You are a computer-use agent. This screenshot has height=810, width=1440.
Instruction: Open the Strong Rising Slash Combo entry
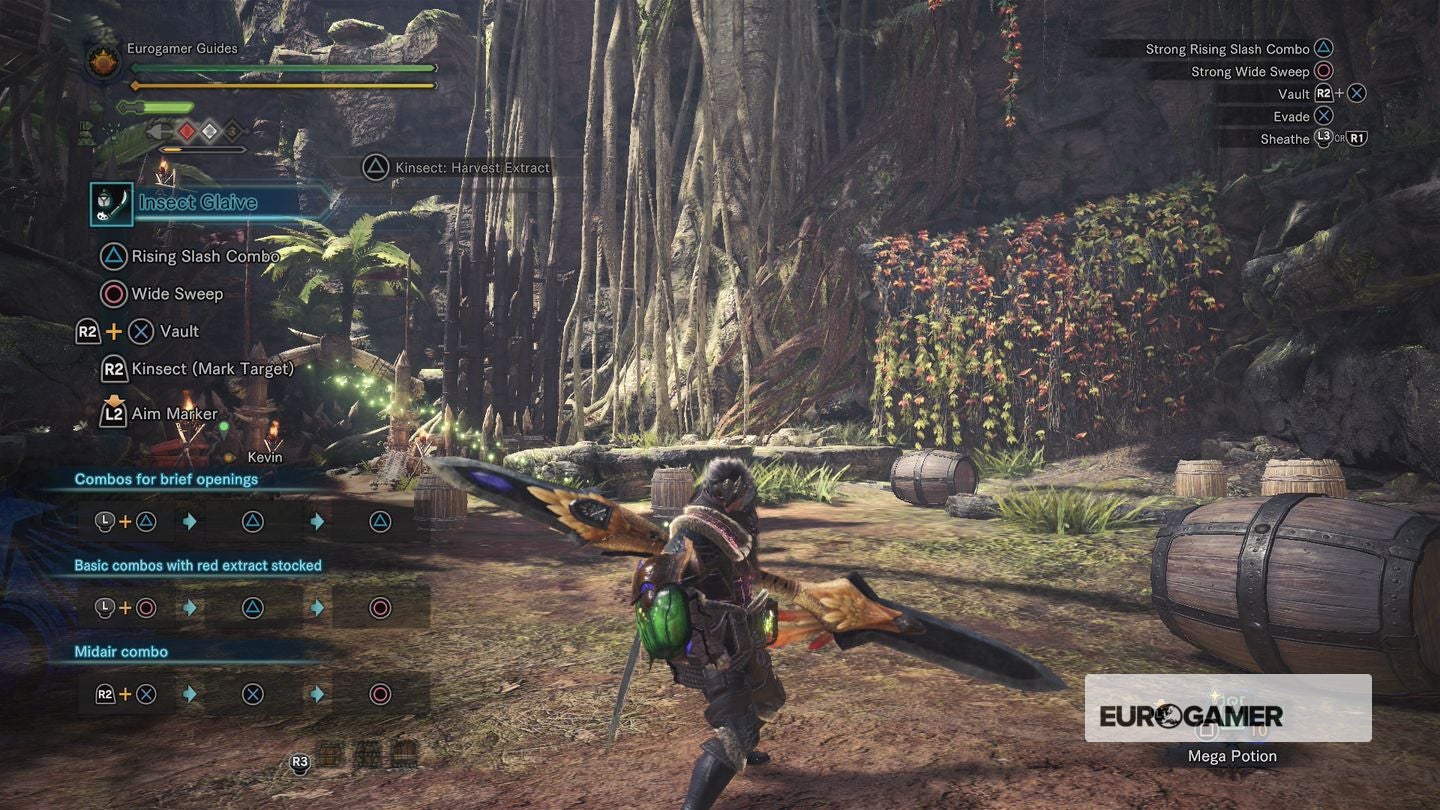(1228, 48)
